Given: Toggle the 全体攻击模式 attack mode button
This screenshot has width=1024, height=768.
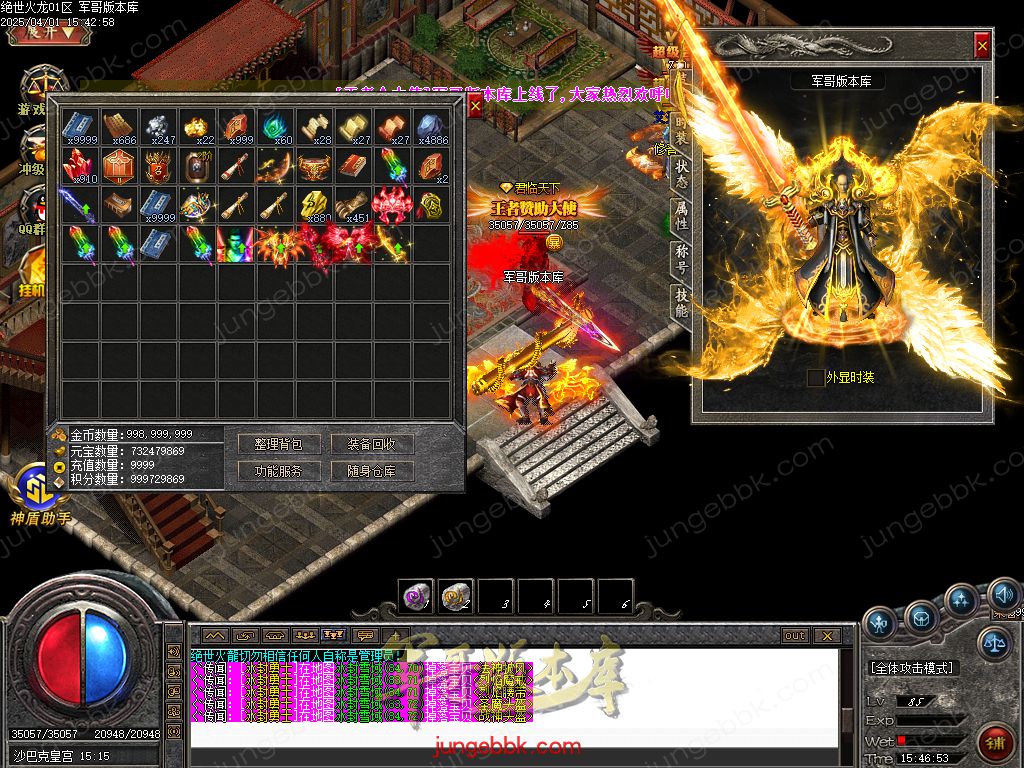Looking at the screenshot, I should (x=912, y=667).
